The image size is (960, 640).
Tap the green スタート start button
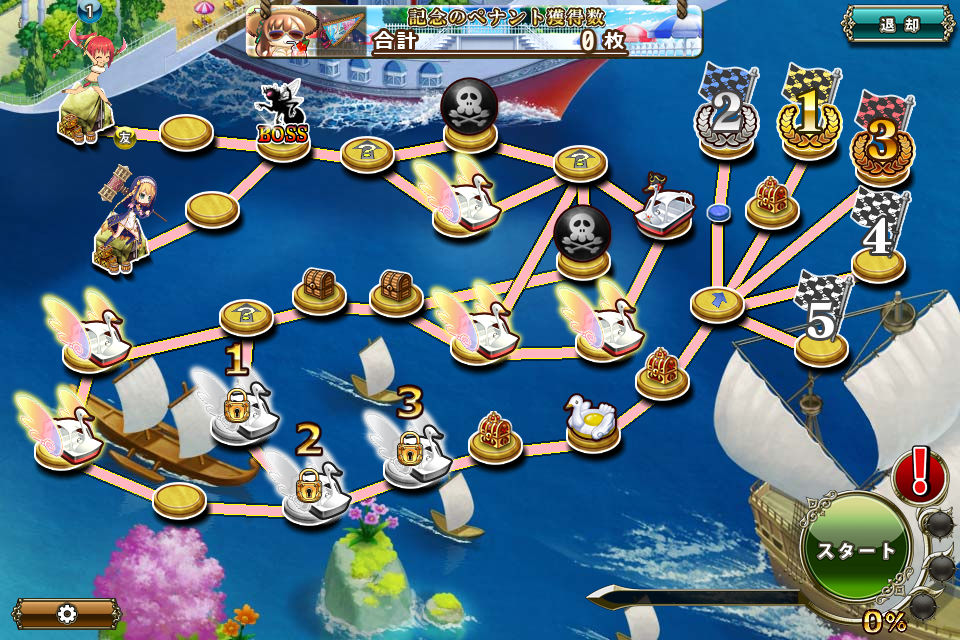(x=856, y=549)
